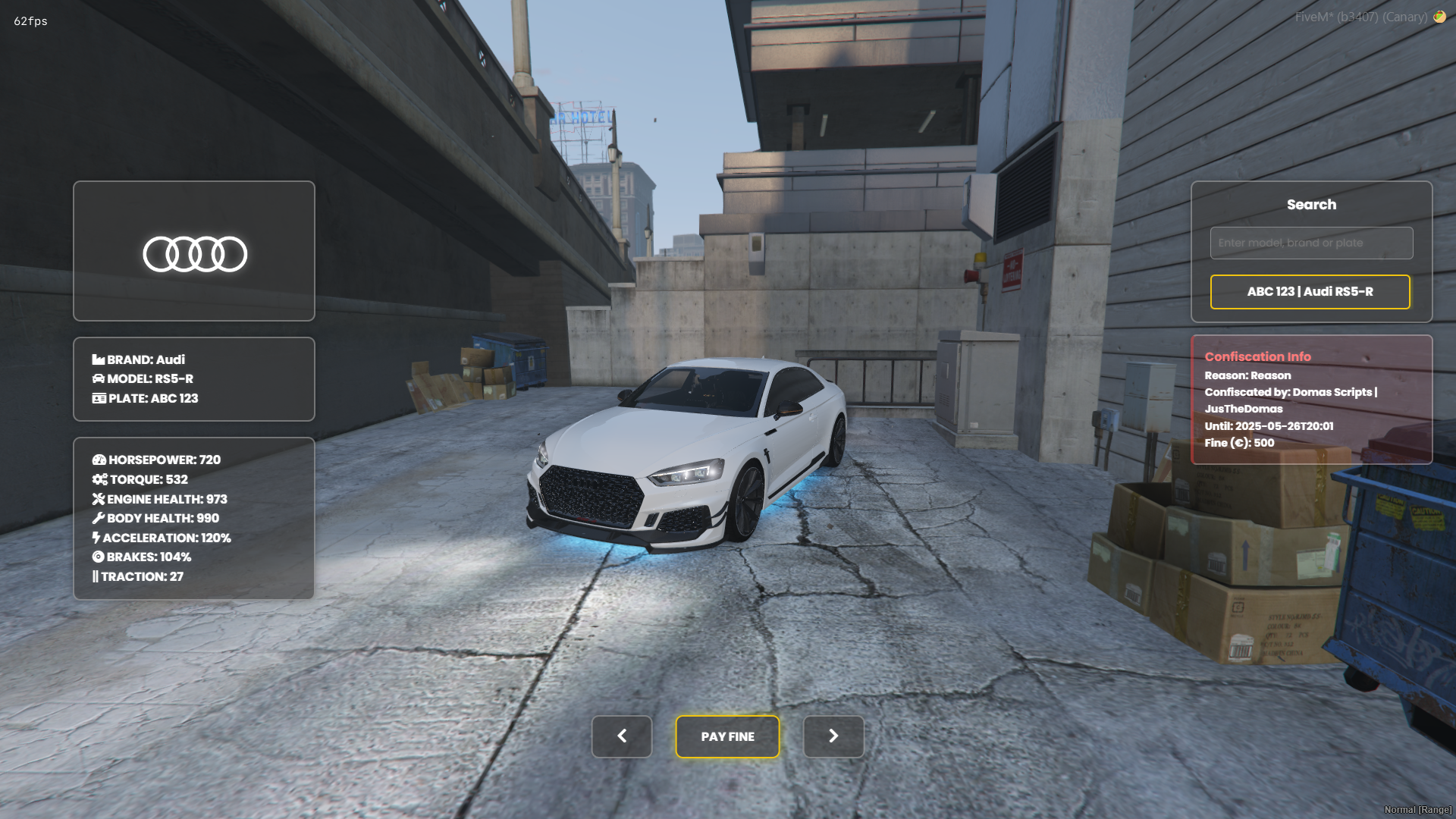This screenshot has height=819, width=1456.
Task: Select the ABC 123 Audi RS5-R result
Action: point(1310,292)
